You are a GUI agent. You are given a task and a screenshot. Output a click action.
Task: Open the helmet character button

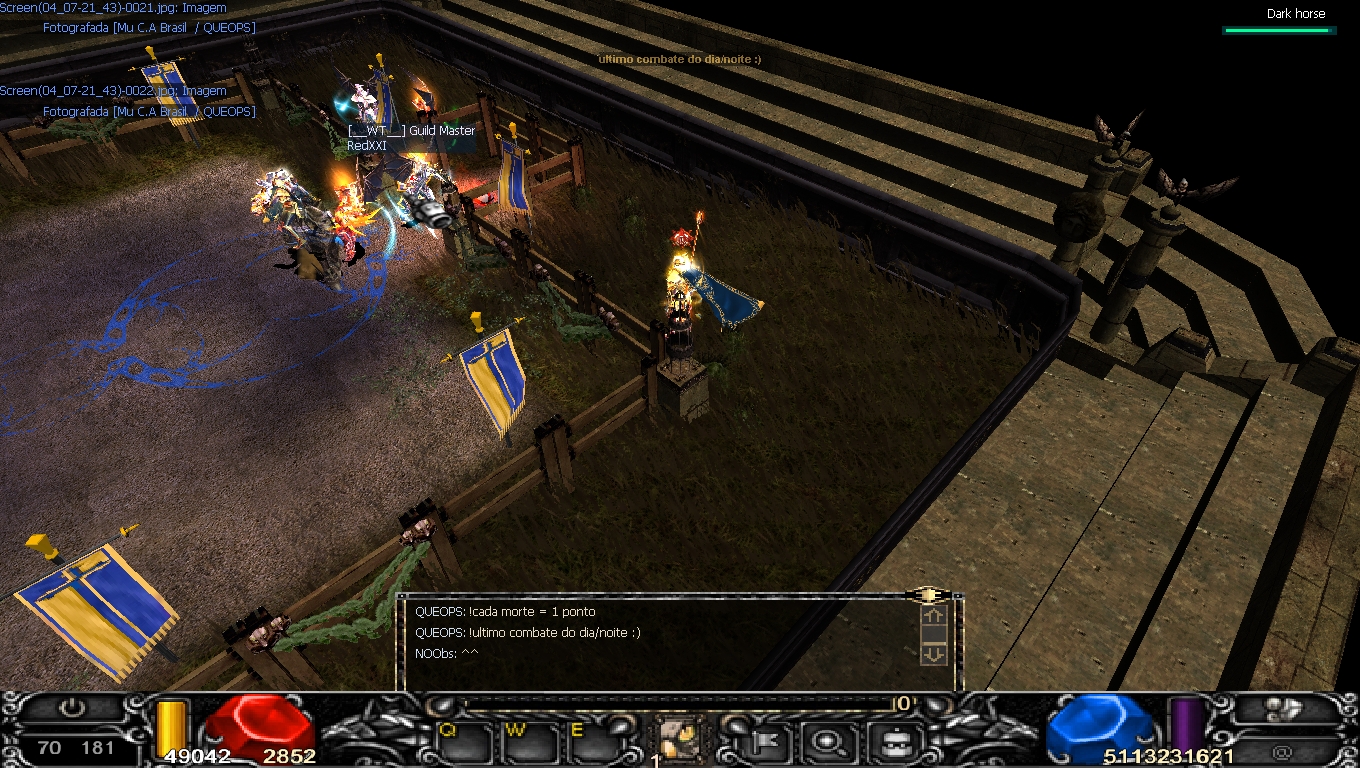[887, 741]
